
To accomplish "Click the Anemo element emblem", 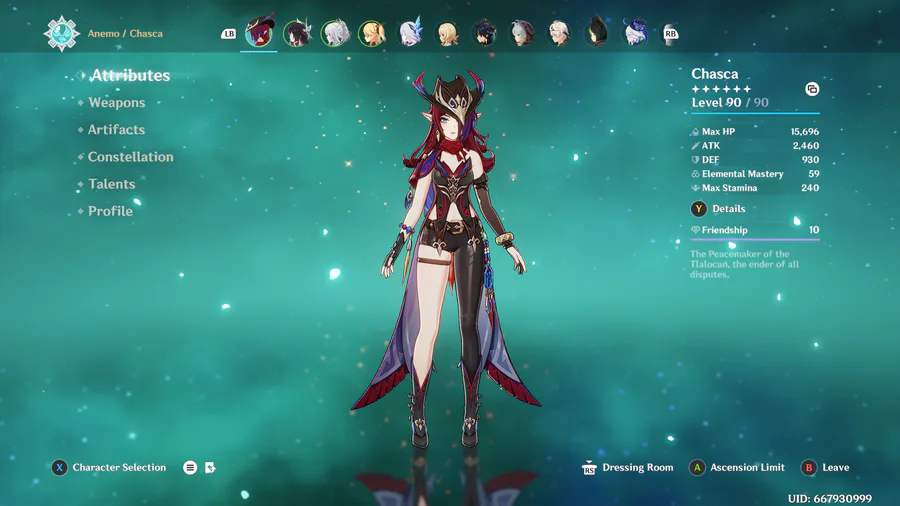I will [x=61, y=33].
